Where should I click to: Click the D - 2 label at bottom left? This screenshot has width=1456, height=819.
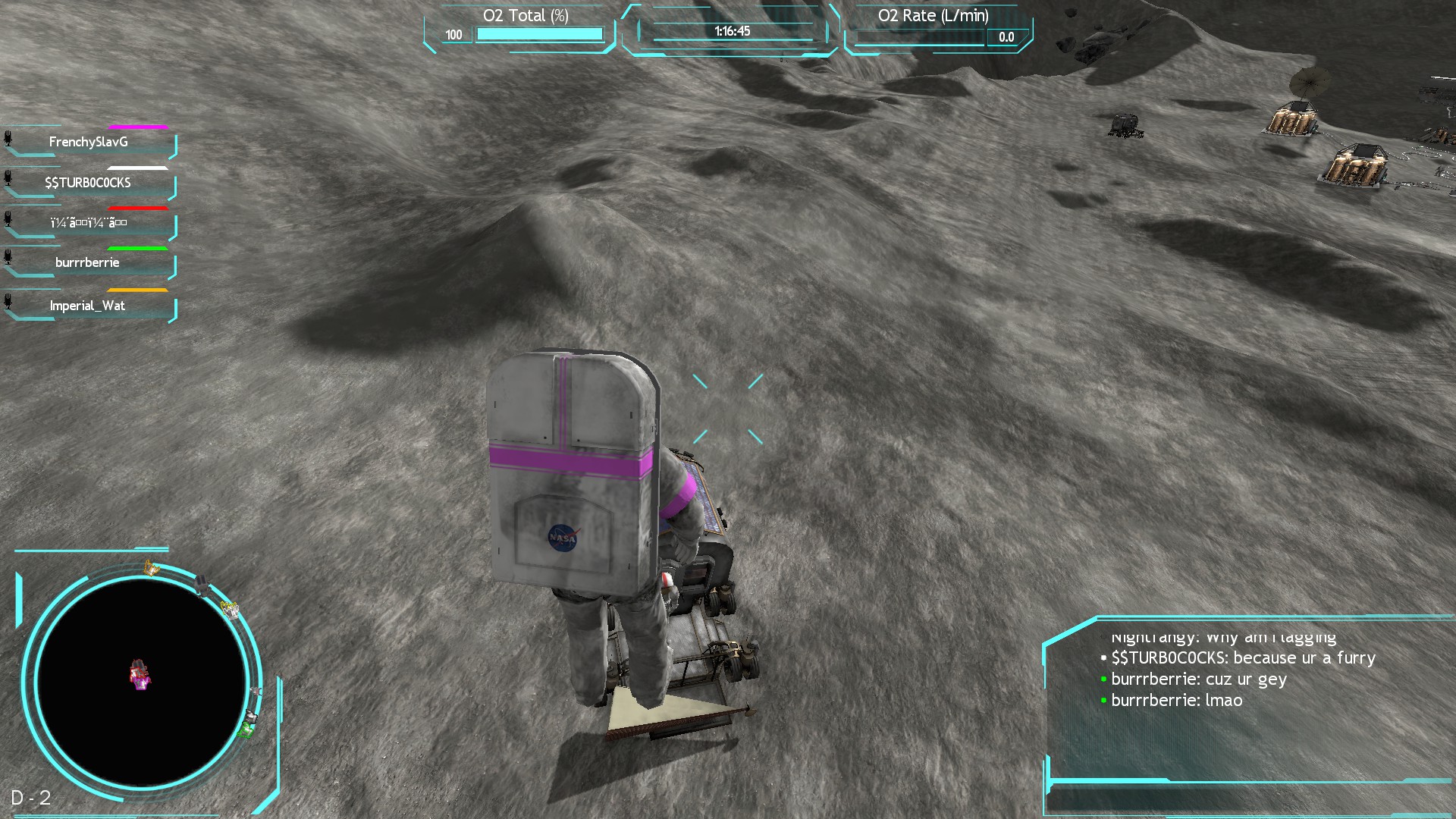(30, 798)
